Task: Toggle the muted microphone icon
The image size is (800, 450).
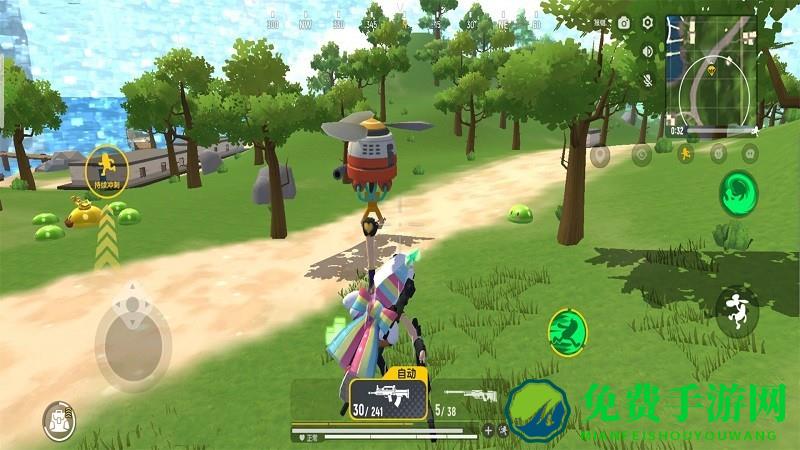Action: pos(648,79)
